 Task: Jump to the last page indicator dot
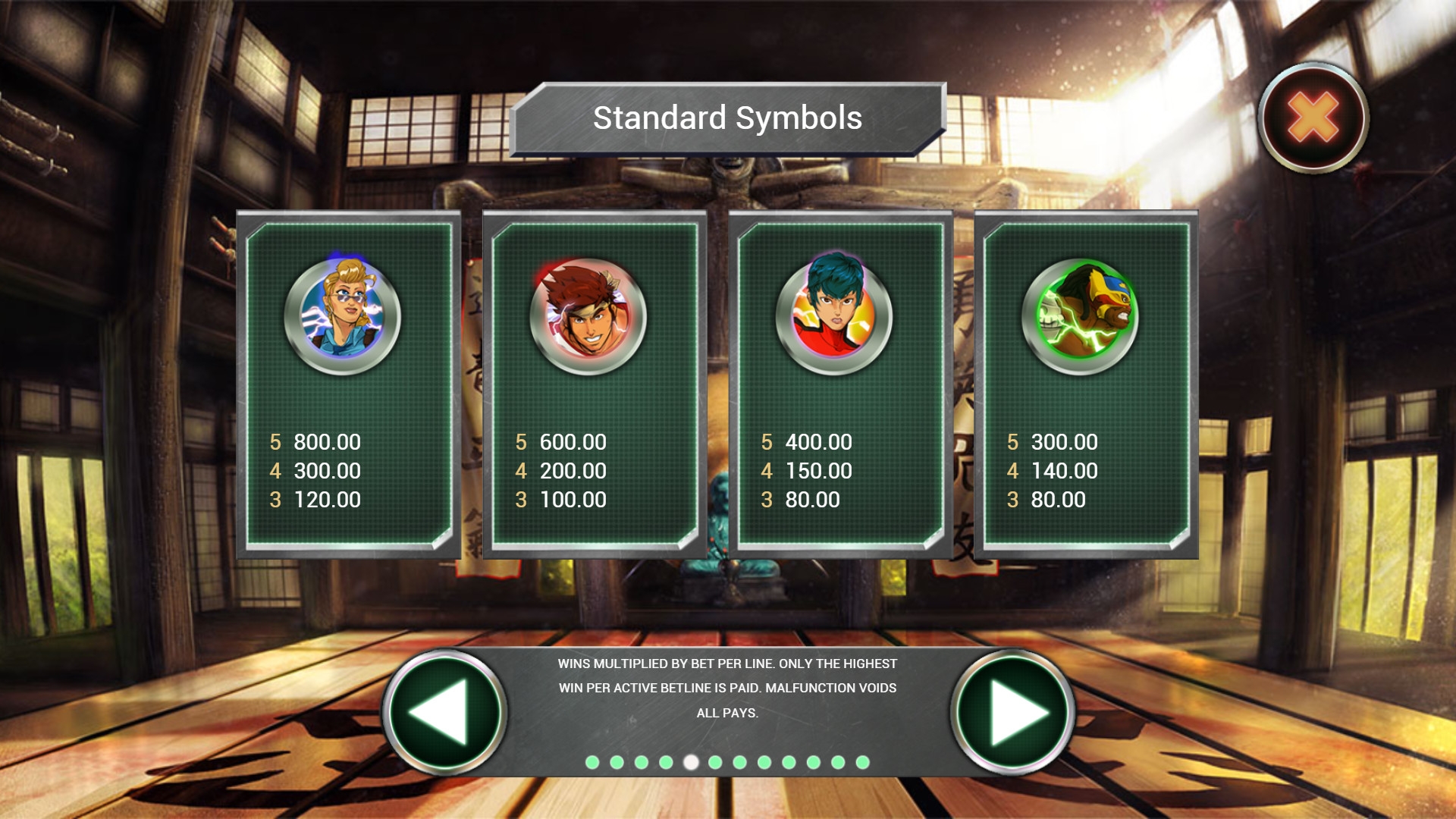pos(862,762)
